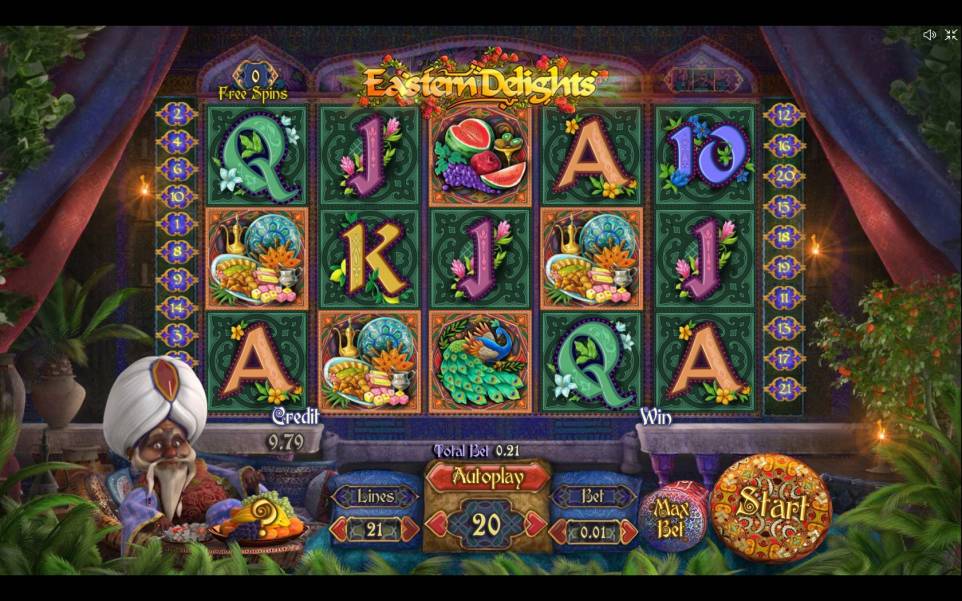The image size is (962, 601).
Task: Select payline marker 2
Action: point(177,115)
